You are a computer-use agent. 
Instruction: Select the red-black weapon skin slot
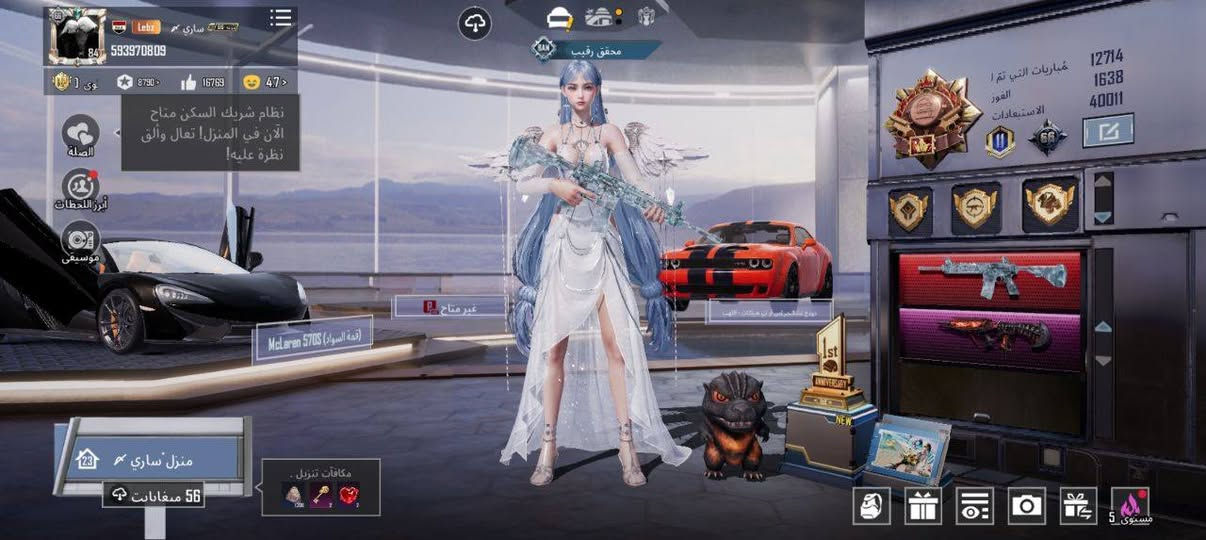989,337
